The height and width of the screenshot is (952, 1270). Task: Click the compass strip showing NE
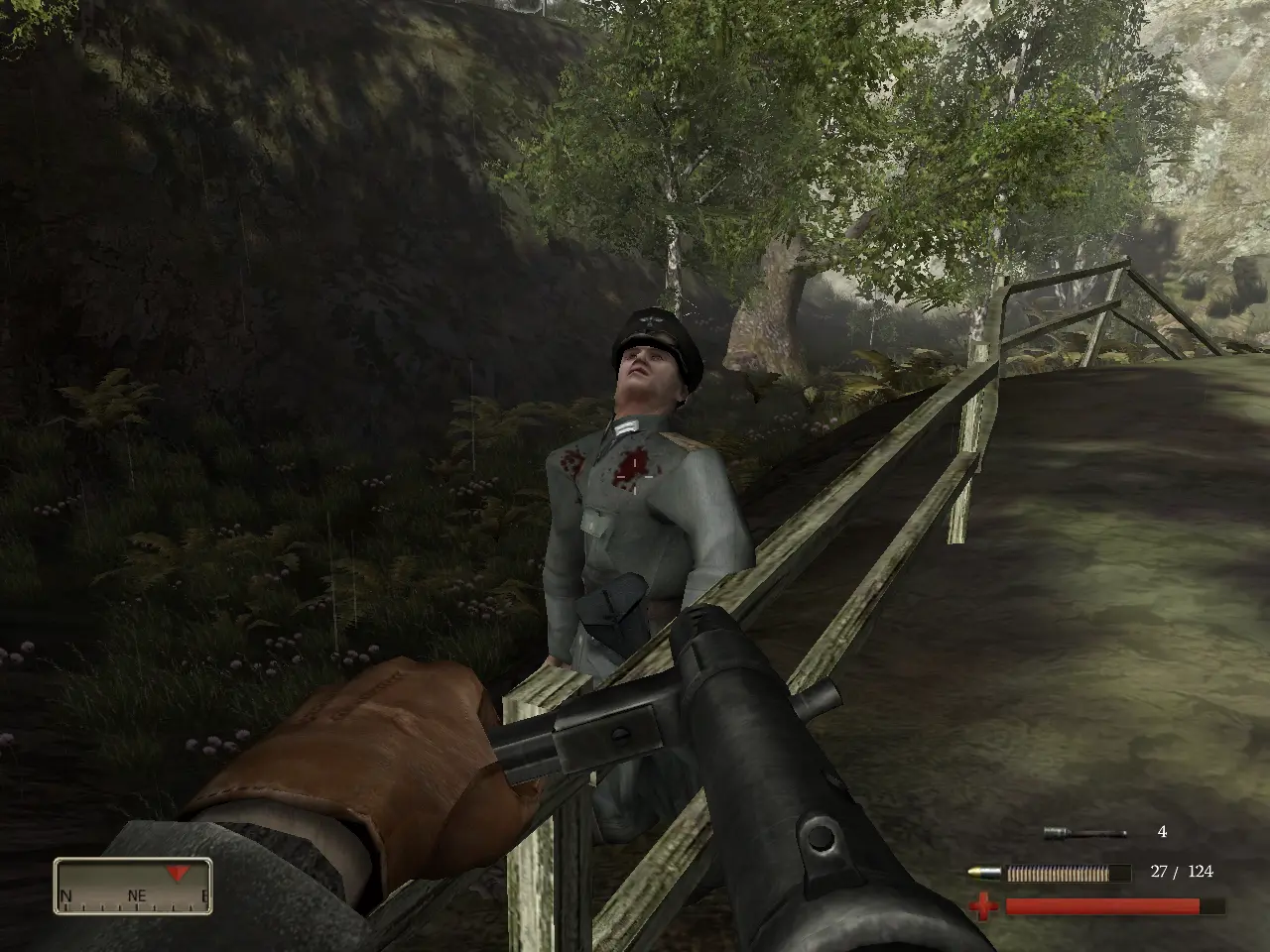[133, 885]
